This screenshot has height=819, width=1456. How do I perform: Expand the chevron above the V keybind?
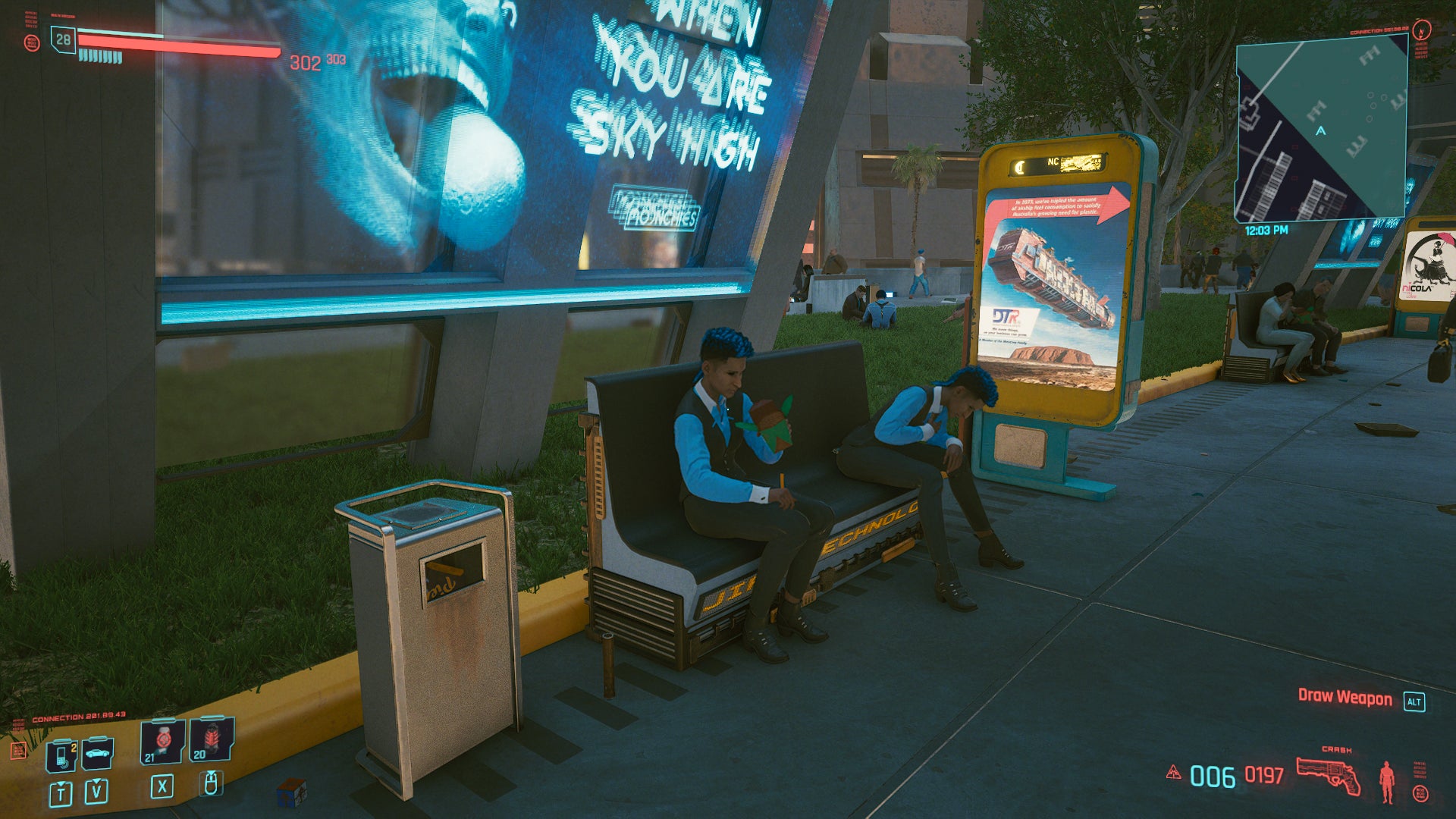96,780
